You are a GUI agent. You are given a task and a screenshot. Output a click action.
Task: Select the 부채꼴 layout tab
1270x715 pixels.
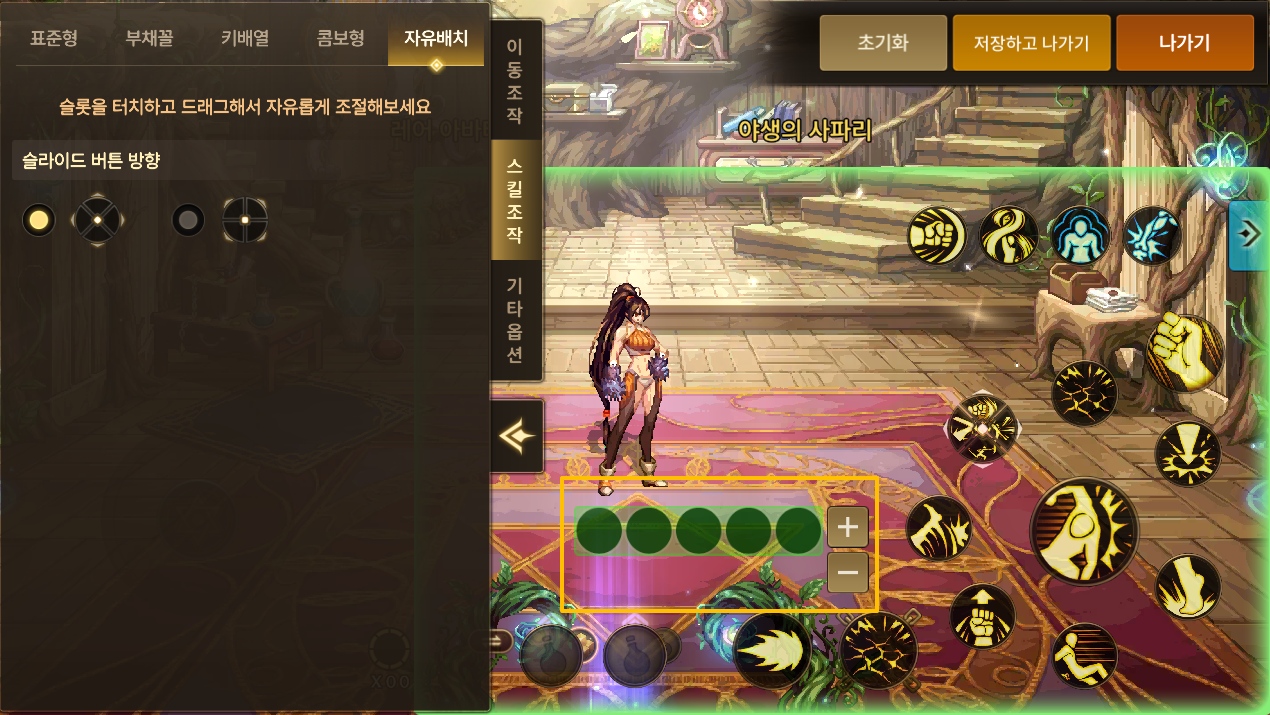[x=150, y=40]
